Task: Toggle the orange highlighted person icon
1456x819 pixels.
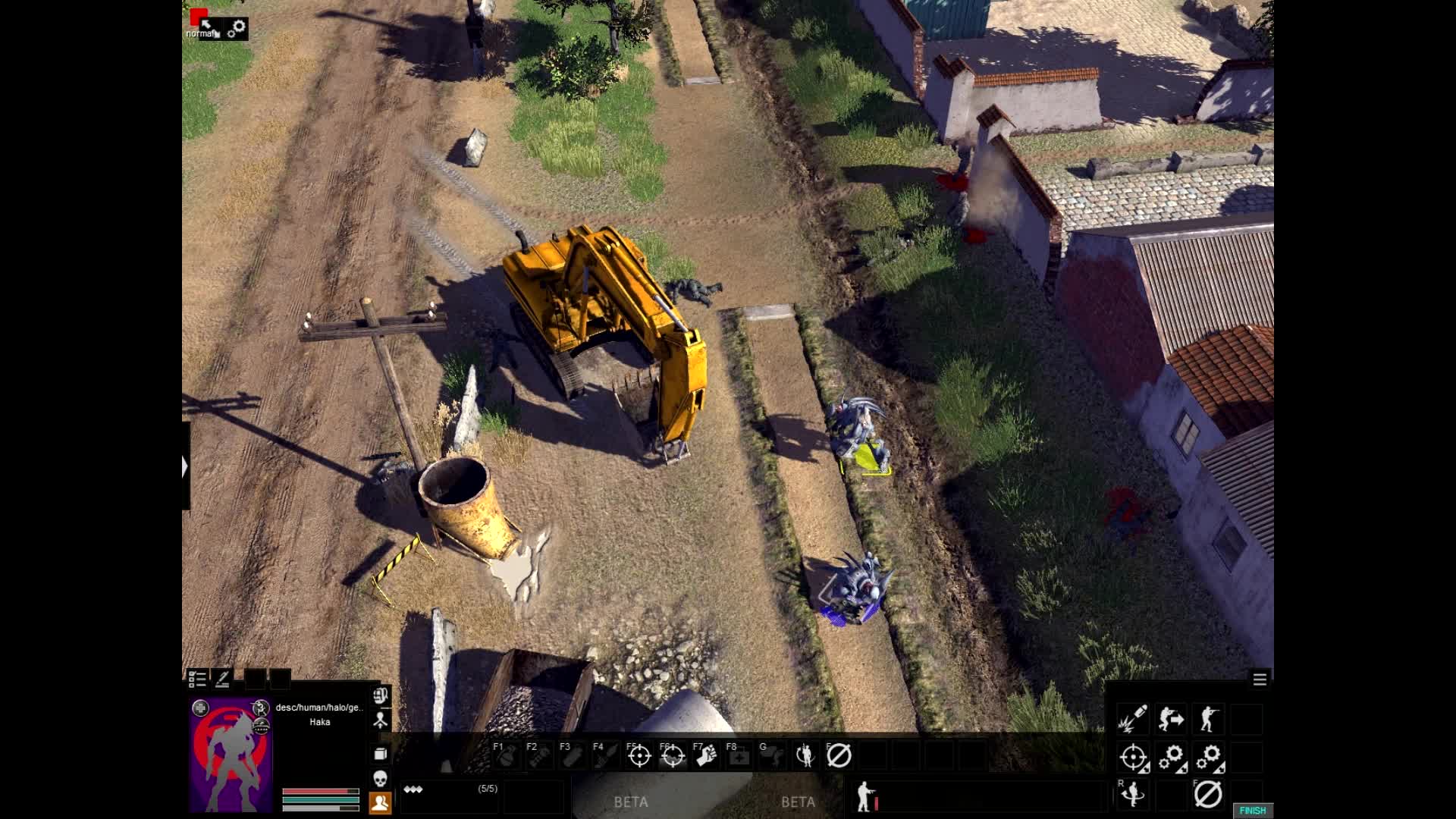Action: point(381,802)
